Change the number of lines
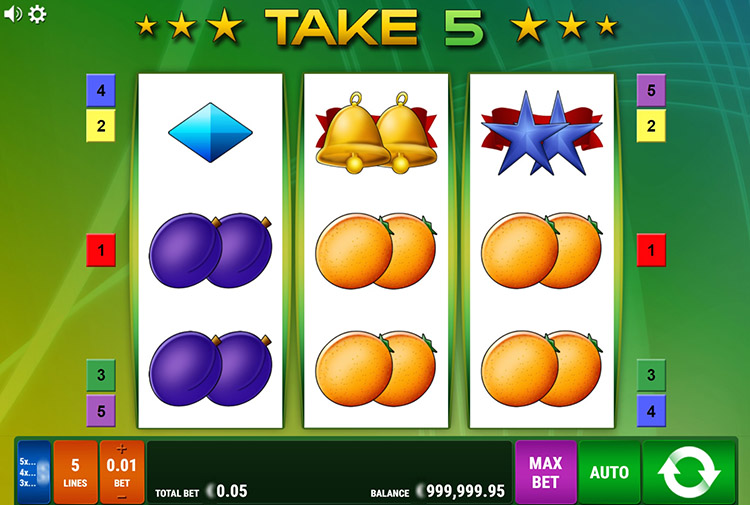Image resolution: width=750 pixels, height=505 pixels. pyautogui.click(x=75, y=471)
